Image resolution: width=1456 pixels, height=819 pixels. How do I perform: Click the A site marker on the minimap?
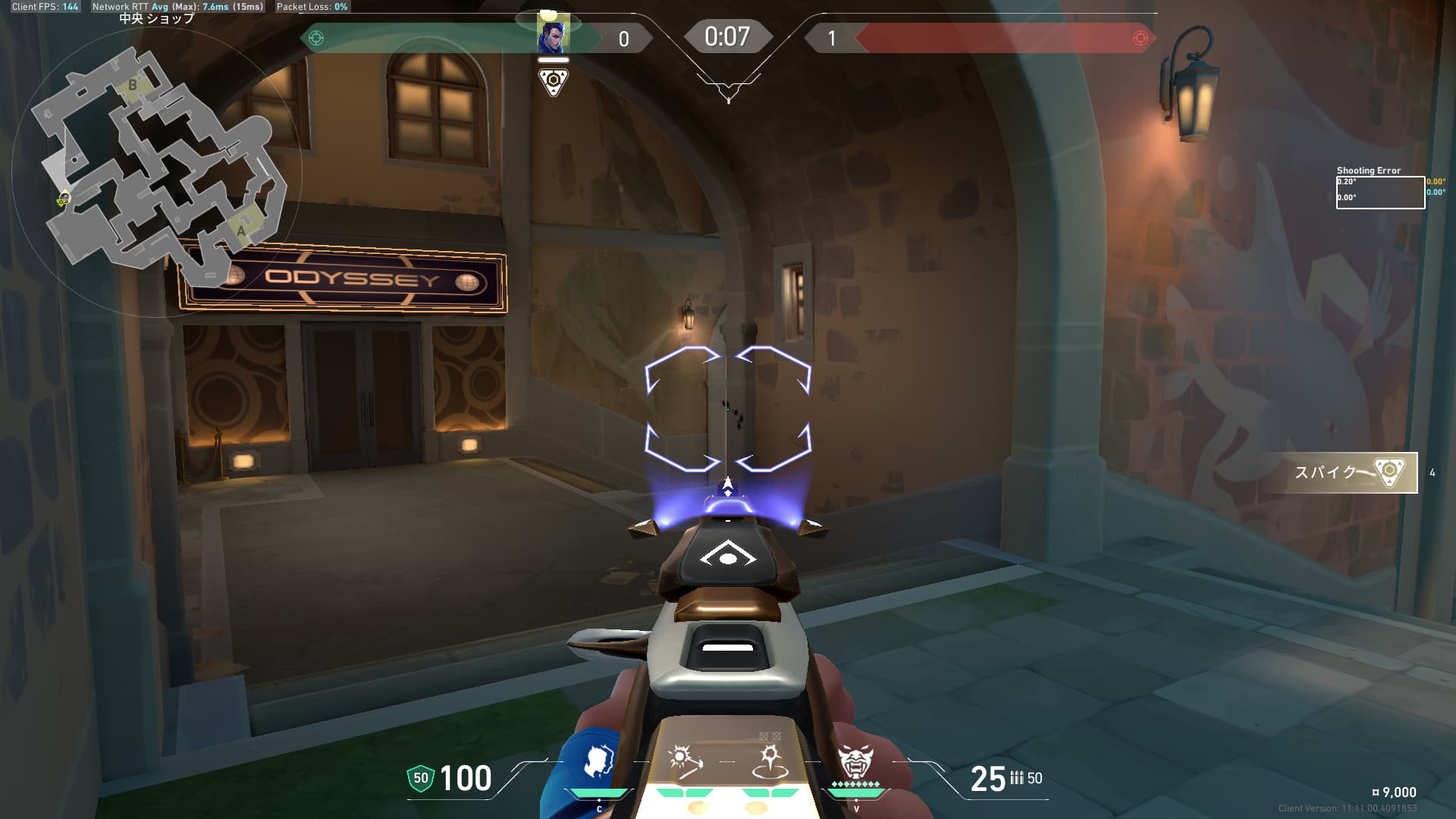(241, 230)
